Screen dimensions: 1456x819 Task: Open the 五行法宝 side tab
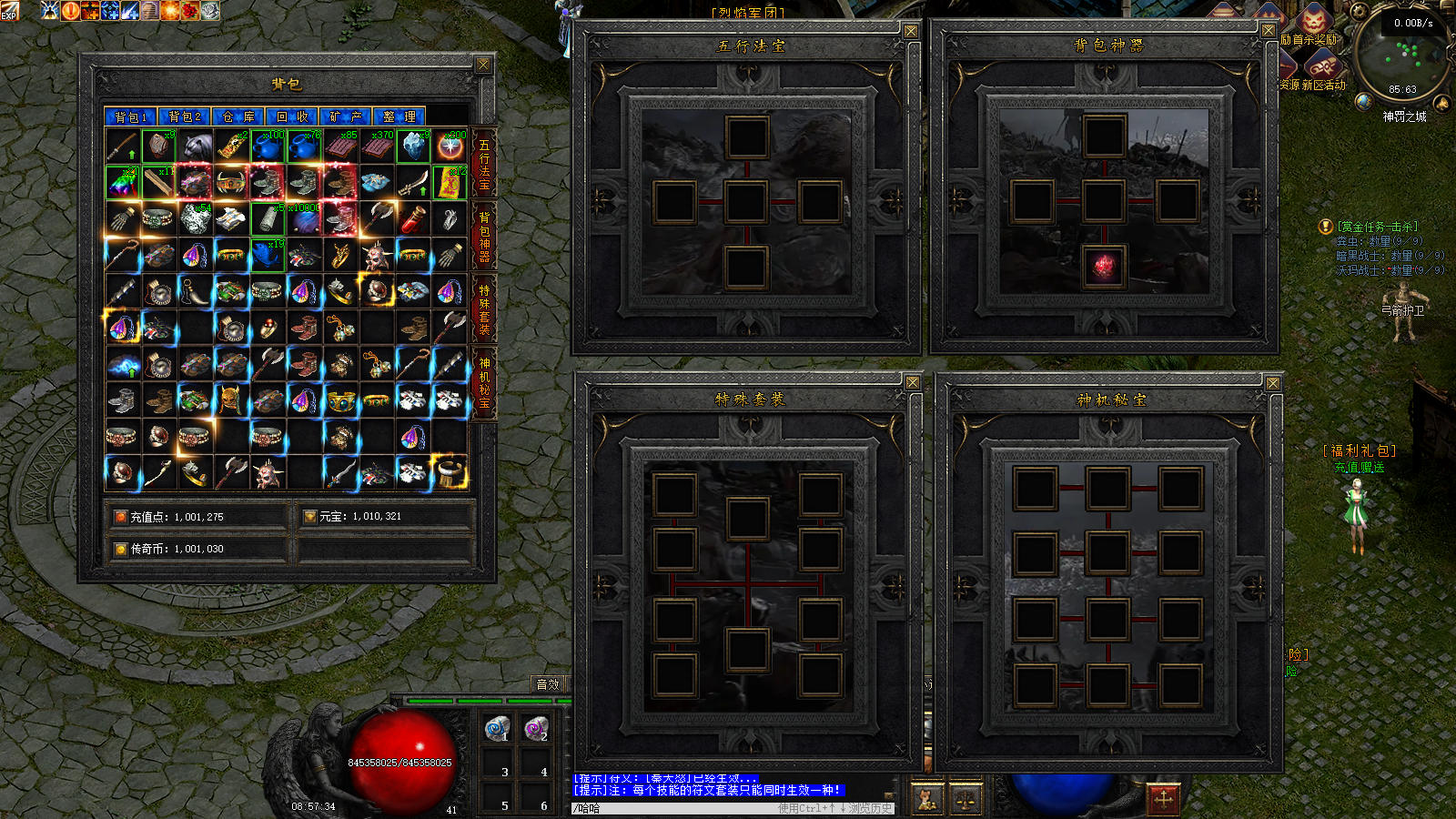point(484,165)
